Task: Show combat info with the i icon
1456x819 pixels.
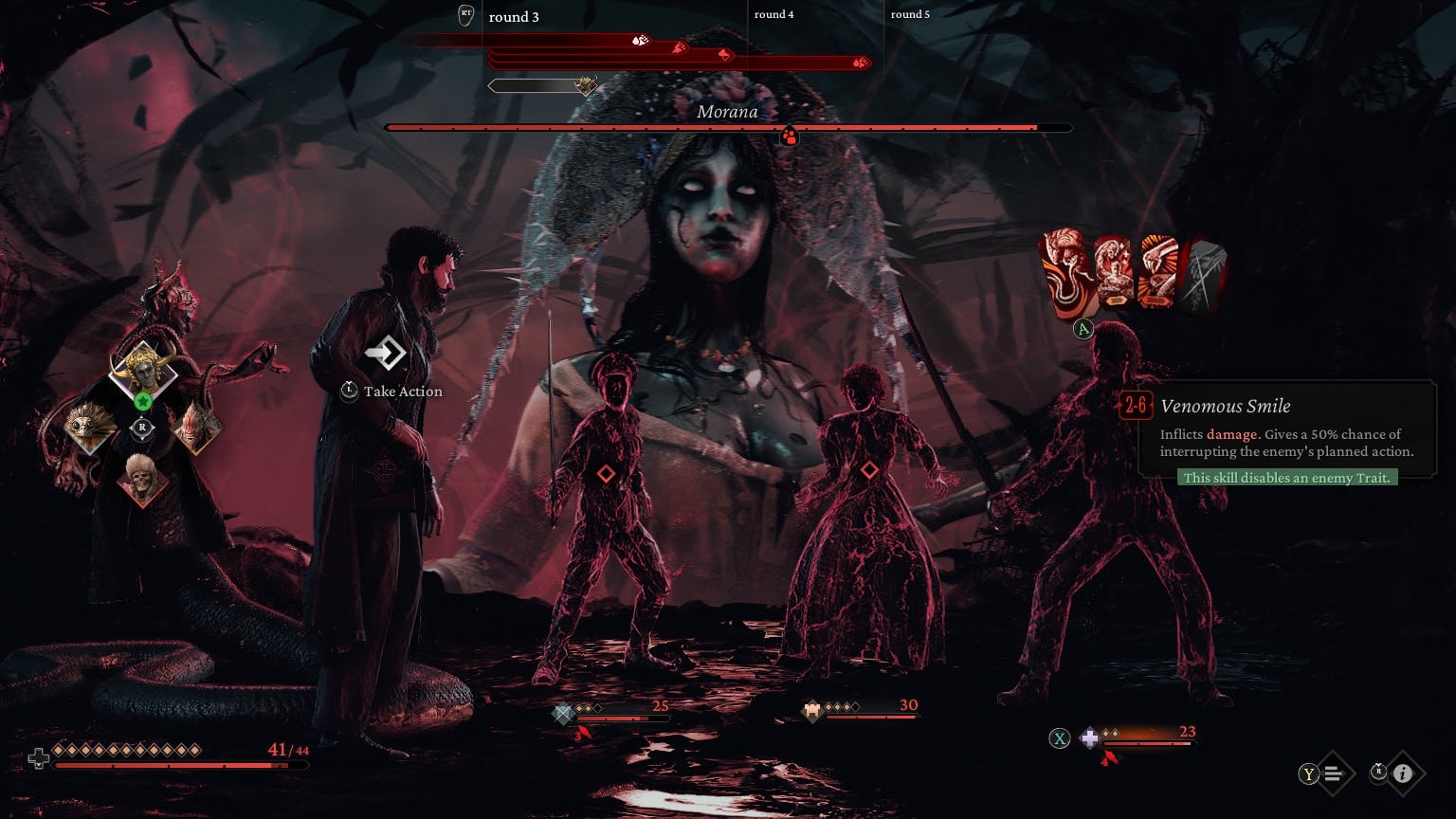Action: (1403, 773)
